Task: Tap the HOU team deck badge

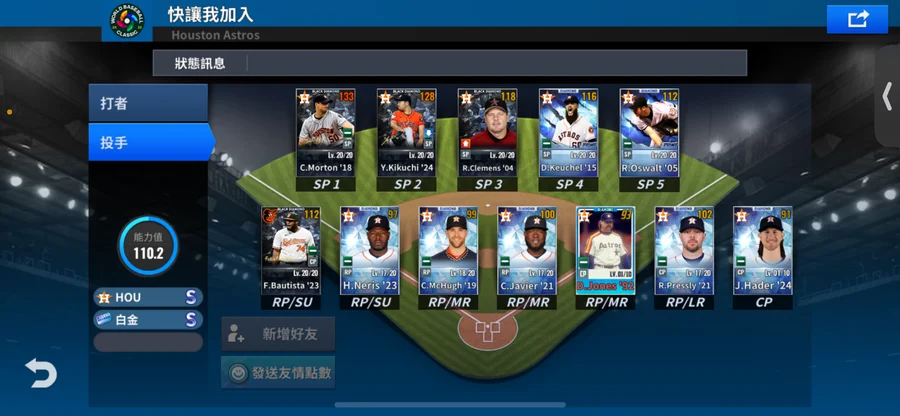Action: point(148,297)
